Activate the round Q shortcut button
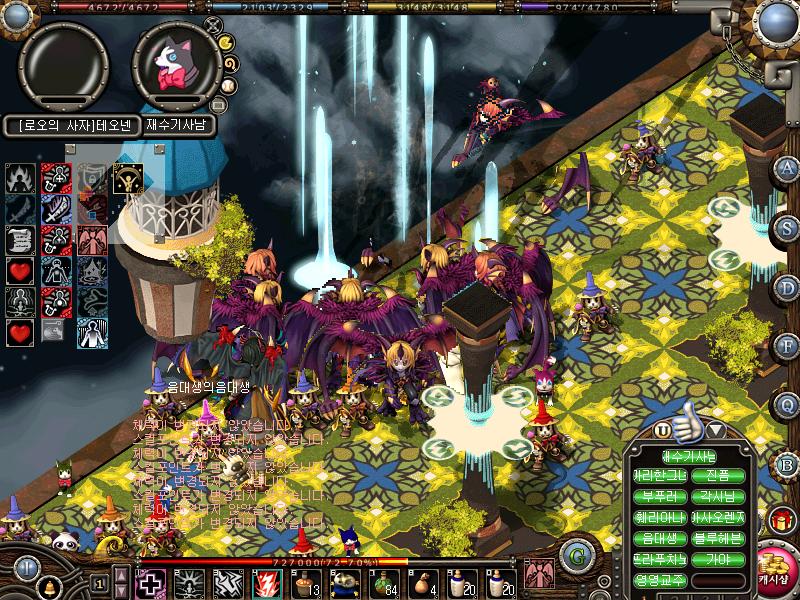The height and width of the screenshot is (600, 800). point(787,404)
